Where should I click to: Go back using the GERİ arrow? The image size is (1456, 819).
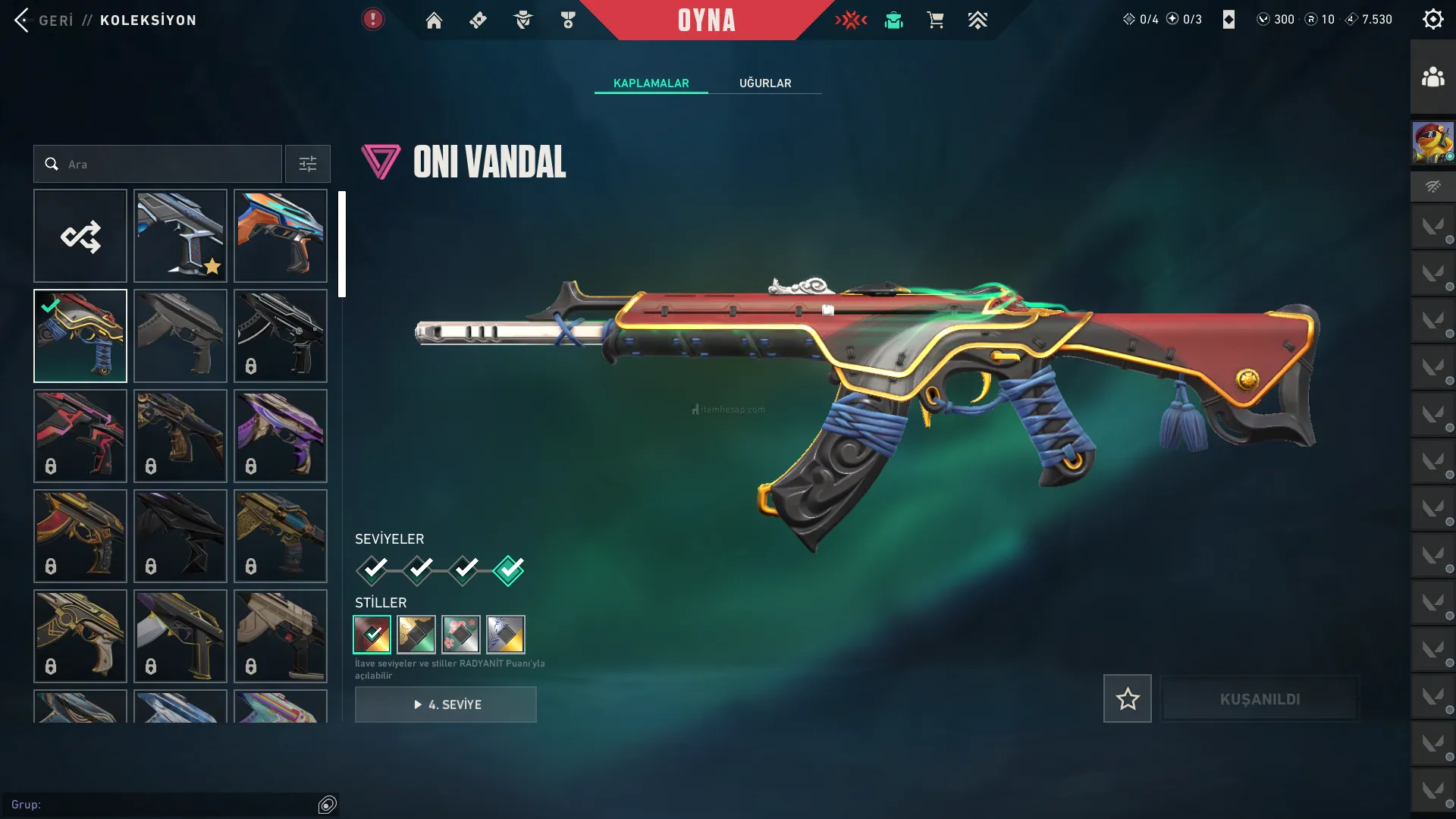pos(23,20)
